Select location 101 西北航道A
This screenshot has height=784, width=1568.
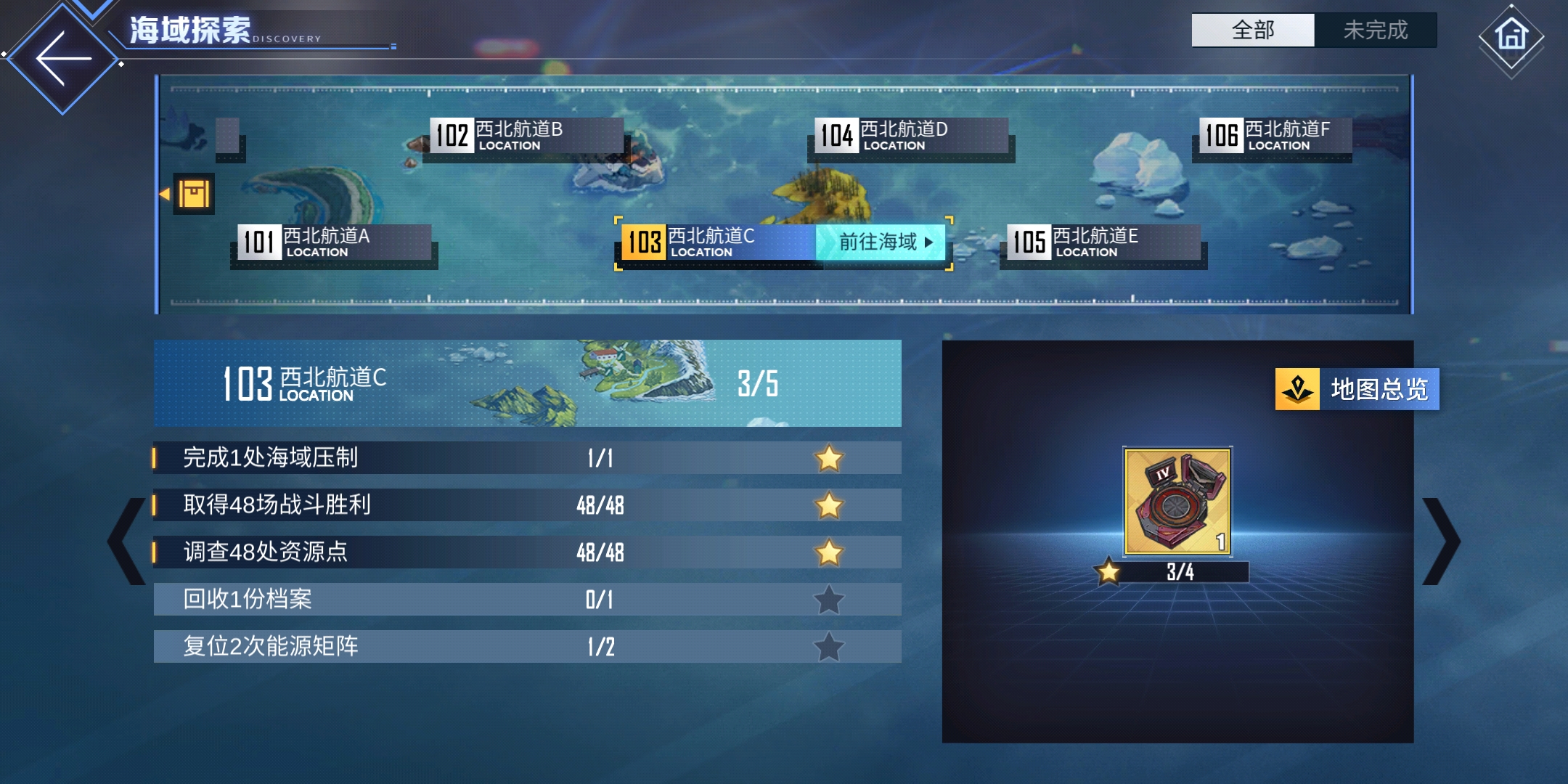[334, 242]
